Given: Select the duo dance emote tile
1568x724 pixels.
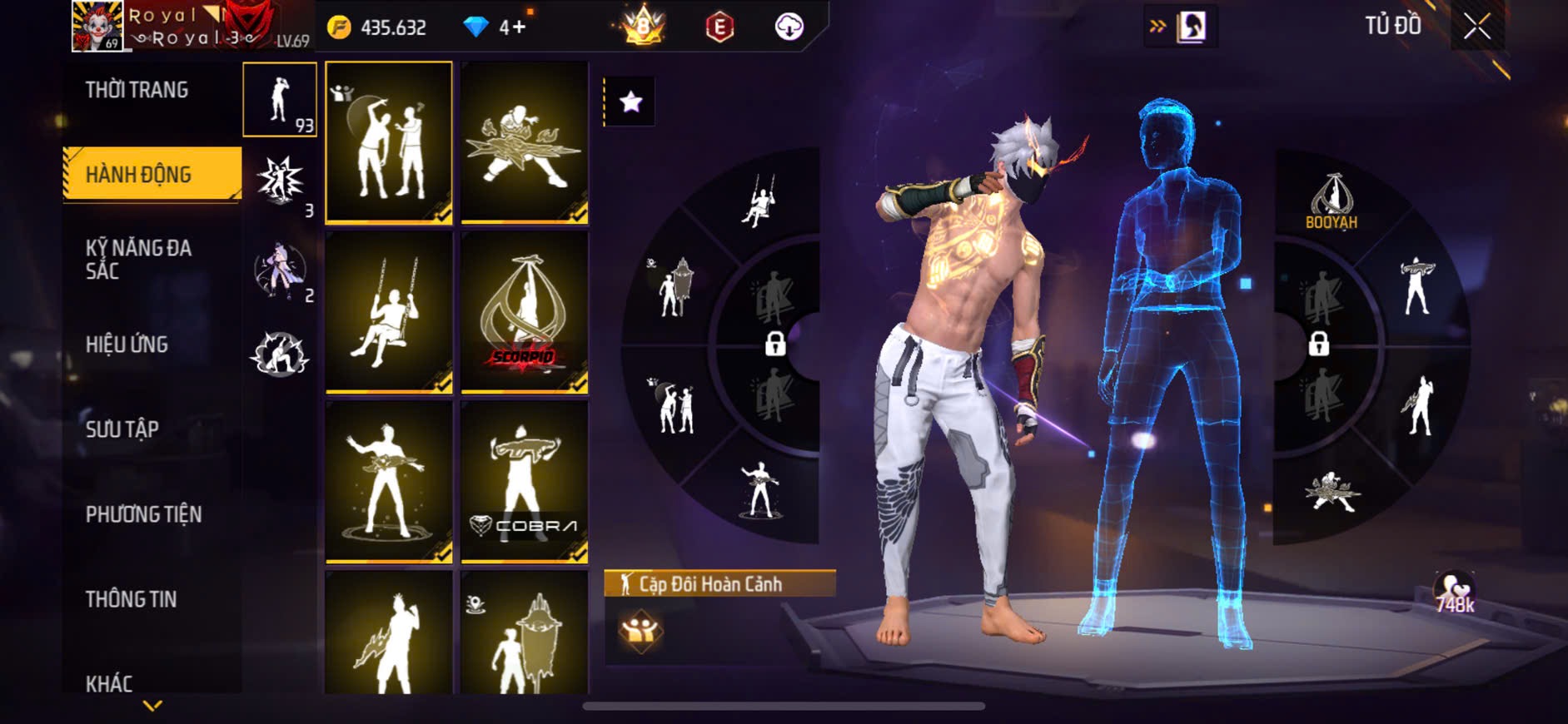Looking at the screenshot, I should [389, 142].
